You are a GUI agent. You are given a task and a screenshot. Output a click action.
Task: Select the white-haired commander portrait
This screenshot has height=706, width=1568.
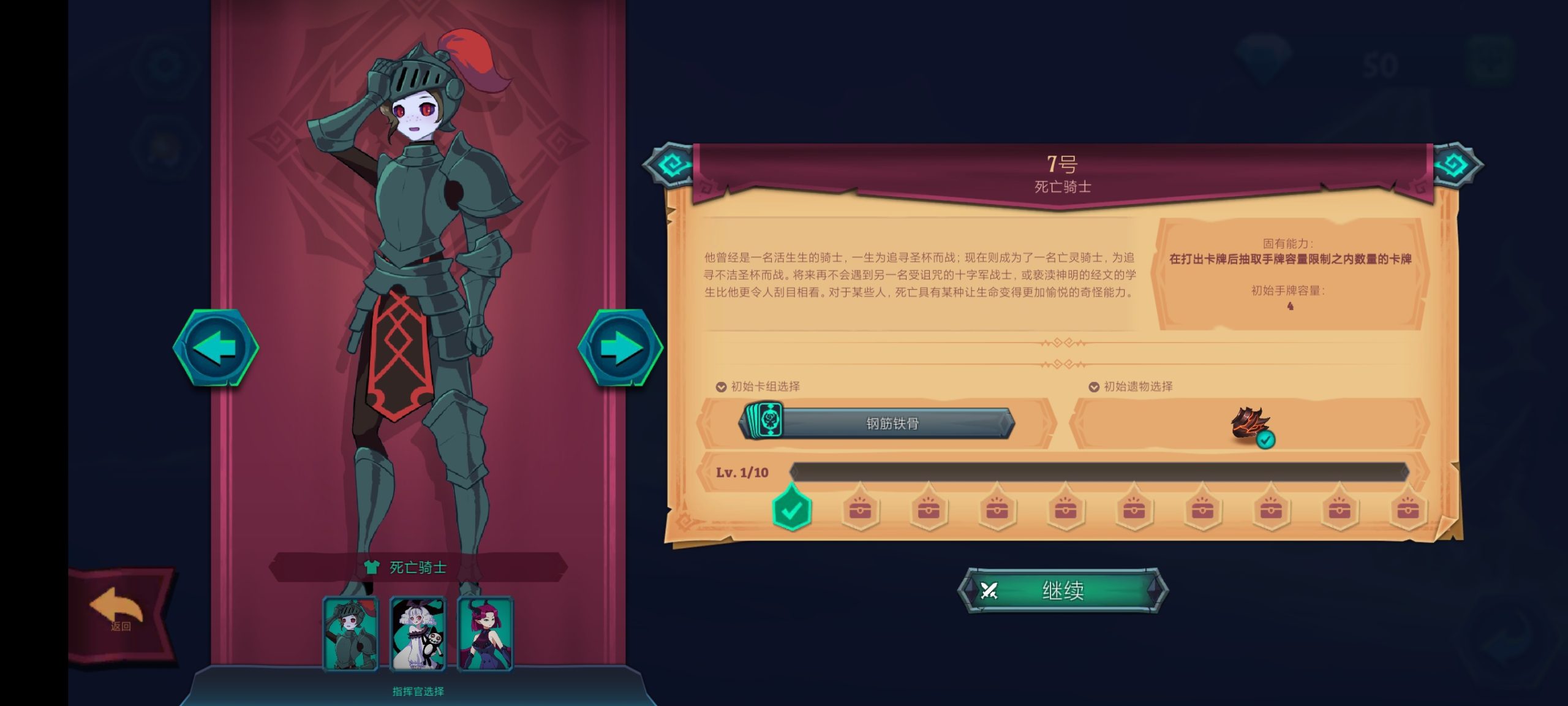pos(418,634)
